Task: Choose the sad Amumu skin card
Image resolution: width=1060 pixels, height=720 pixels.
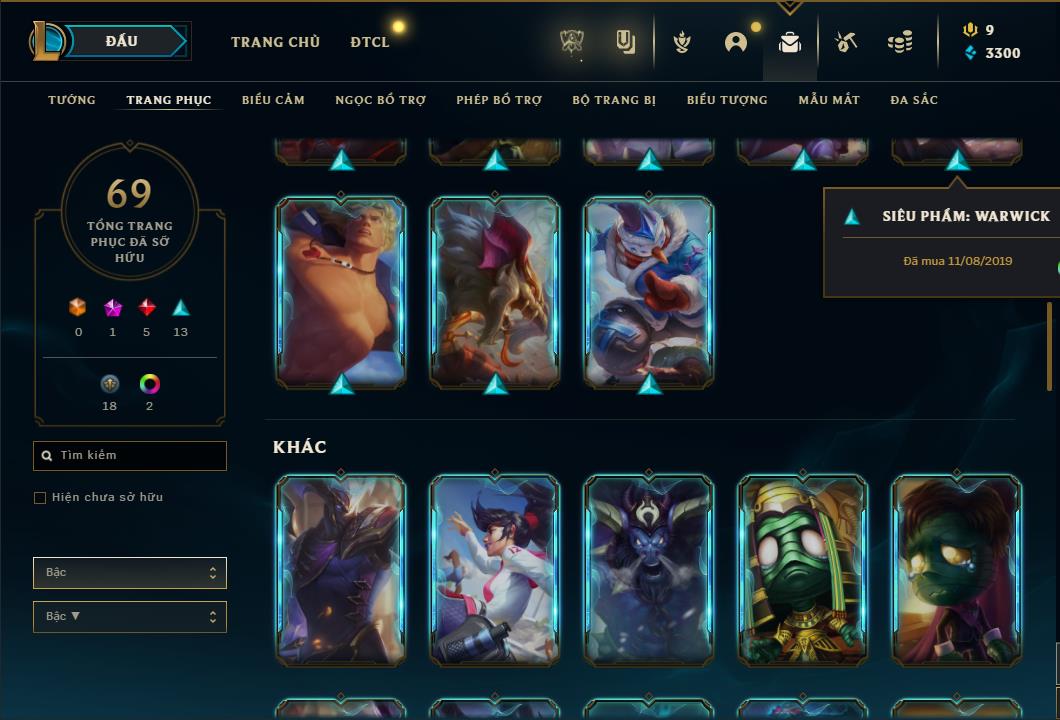Action: click(x=957, y=570)
